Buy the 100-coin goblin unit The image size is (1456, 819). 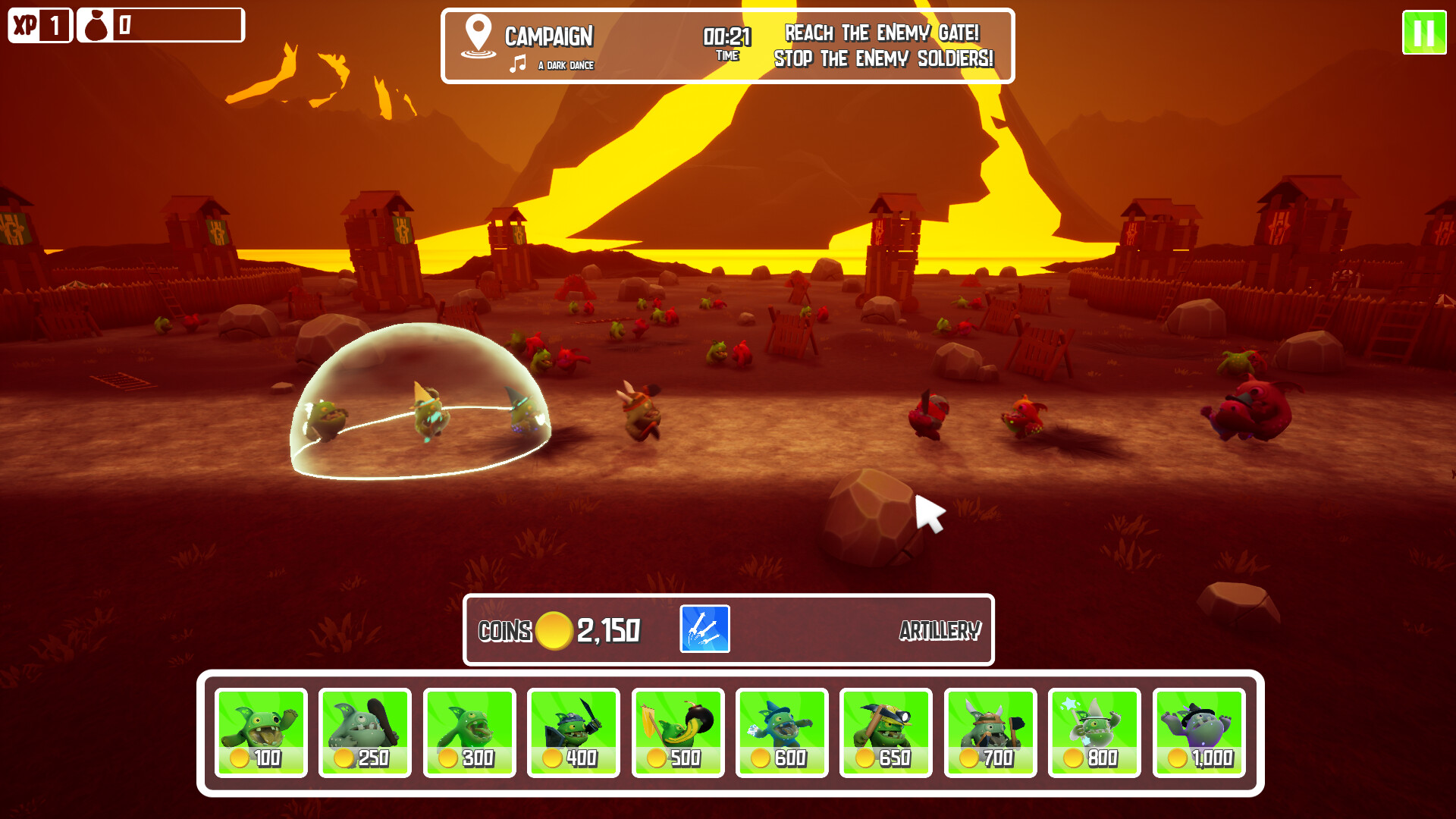pos(261,733)
